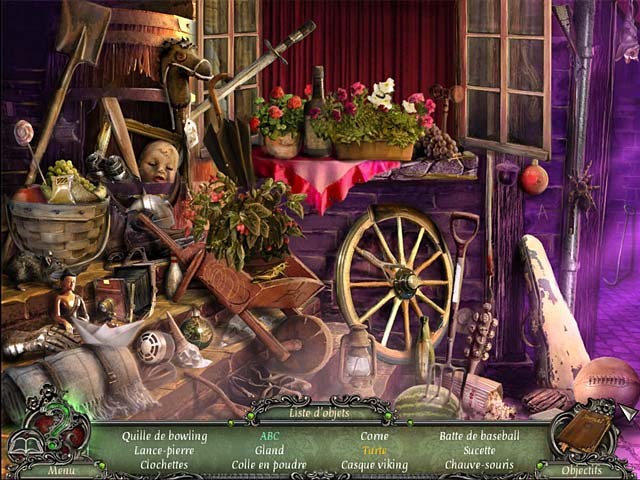640x480 pixels.
Task: Click the green 'ABC' list entry
Action: coord(269,436)
